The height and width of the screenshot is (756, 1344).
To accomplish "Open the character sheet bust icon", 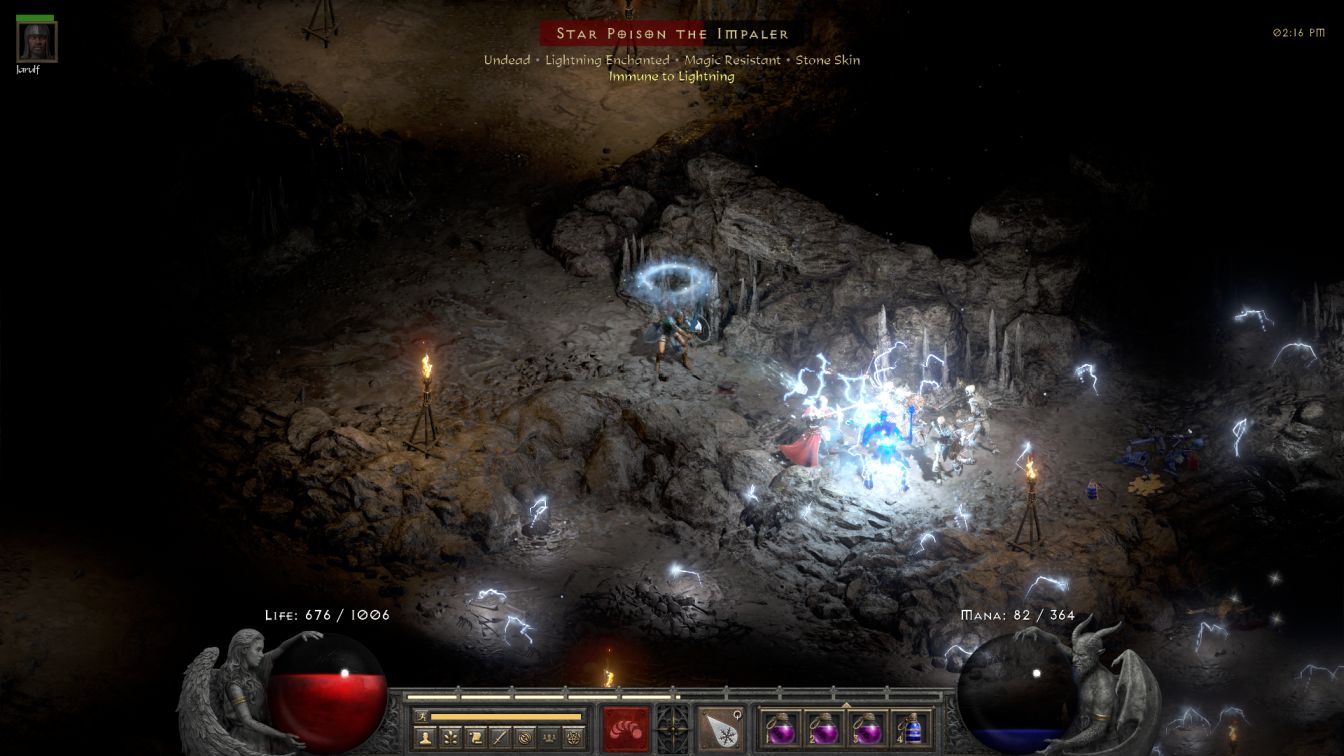I will pos(425,738).
